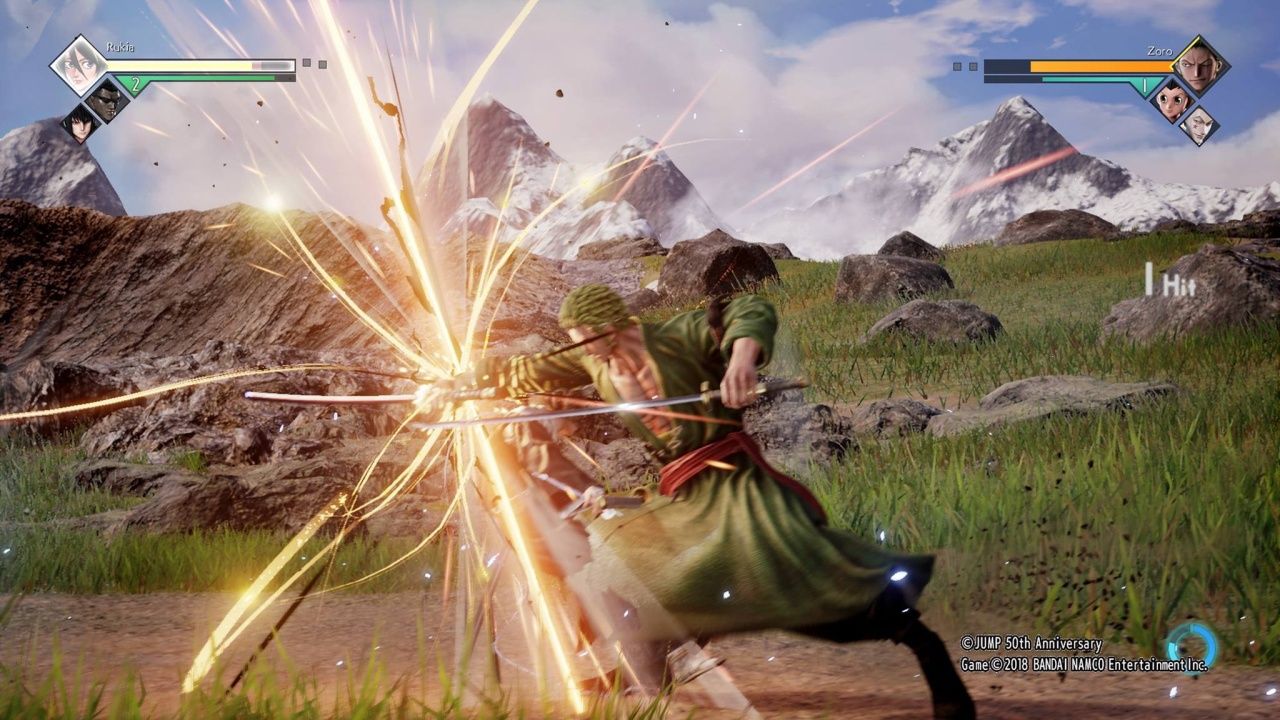Select Zoro's character portrait

click(1200, 66)
